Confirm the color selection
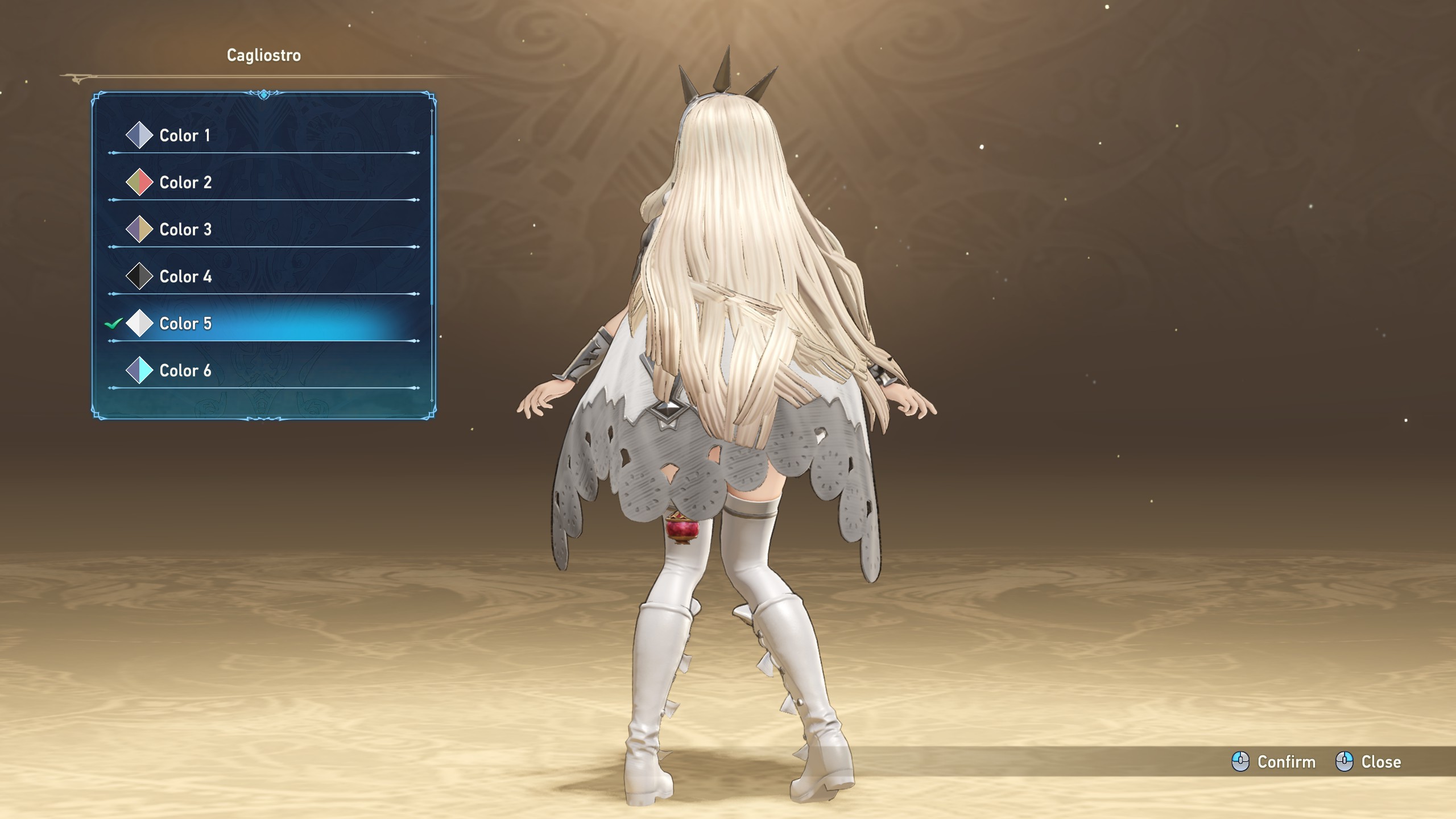The image size is (1456, 819). click(1274, 762)
